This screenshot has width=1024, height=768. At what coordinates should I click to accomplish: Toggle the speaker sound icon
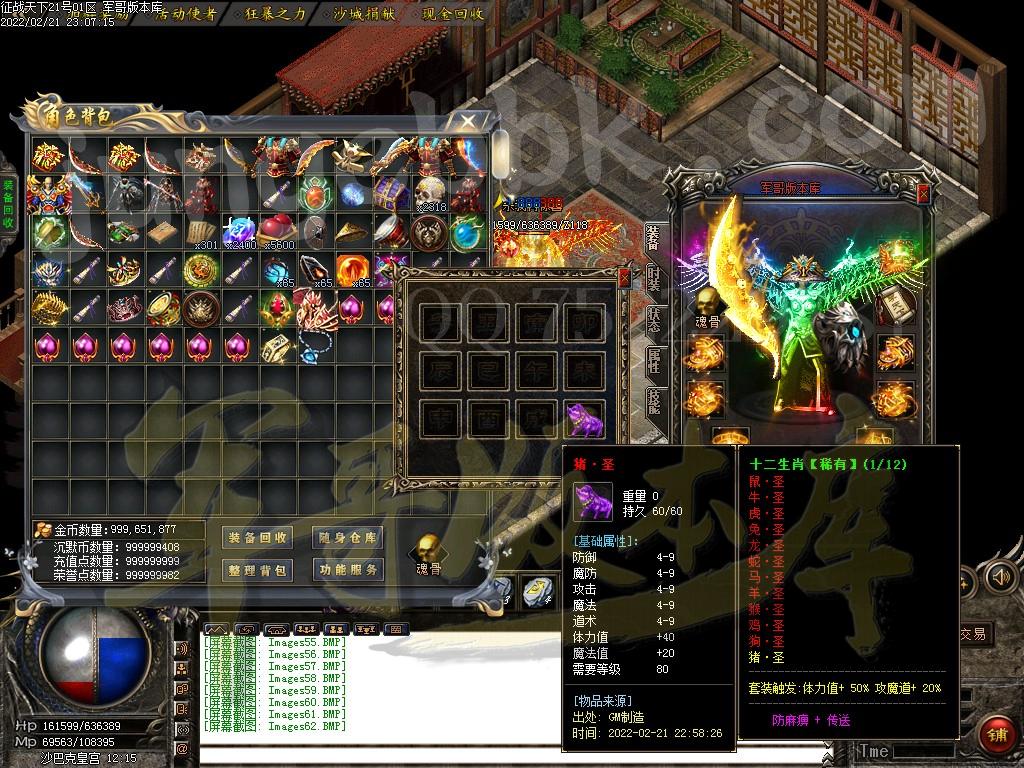[x=996, y=576]
